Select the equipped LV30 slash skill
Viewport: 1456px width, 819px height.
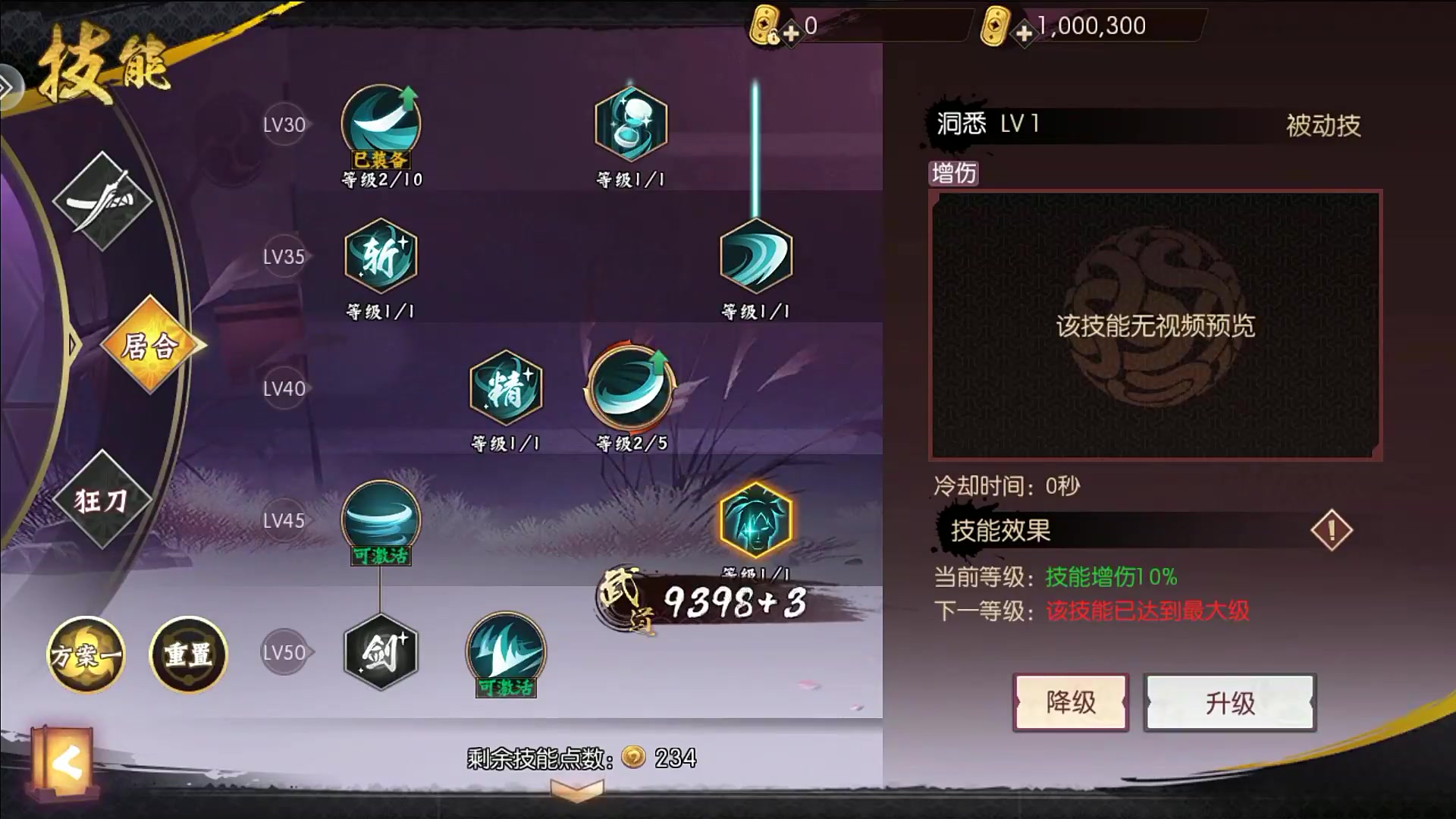coord(381,124)
